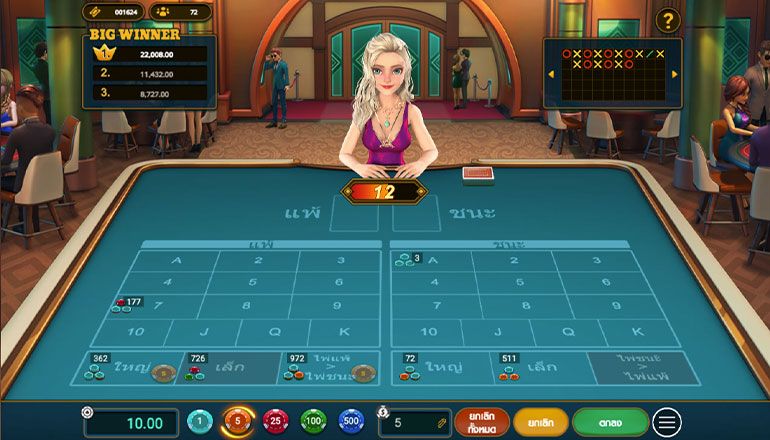Choose the blue 500 chip
Viewport: 770px width, 440px height.
point(350,422)
